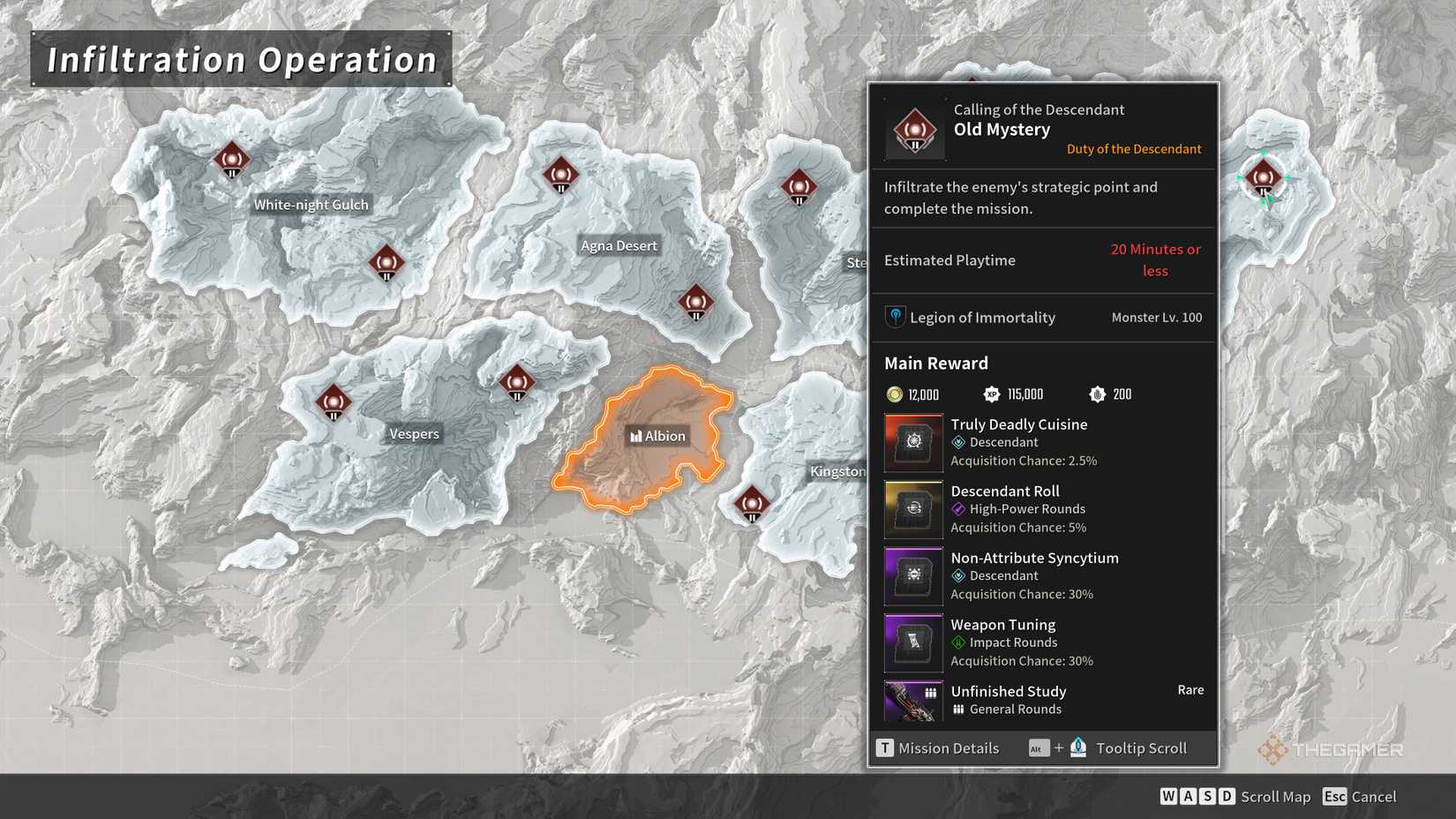Click Cancel to exit the map view
The width and height of the screenshot is (1456, 819).
(1360, 796)
